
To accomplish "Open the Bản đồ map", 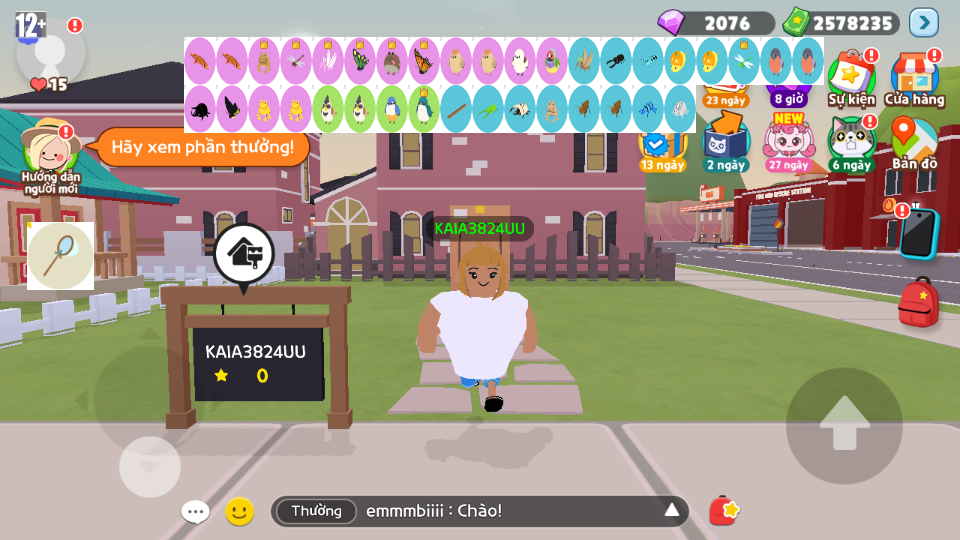I will pos(914,142).
